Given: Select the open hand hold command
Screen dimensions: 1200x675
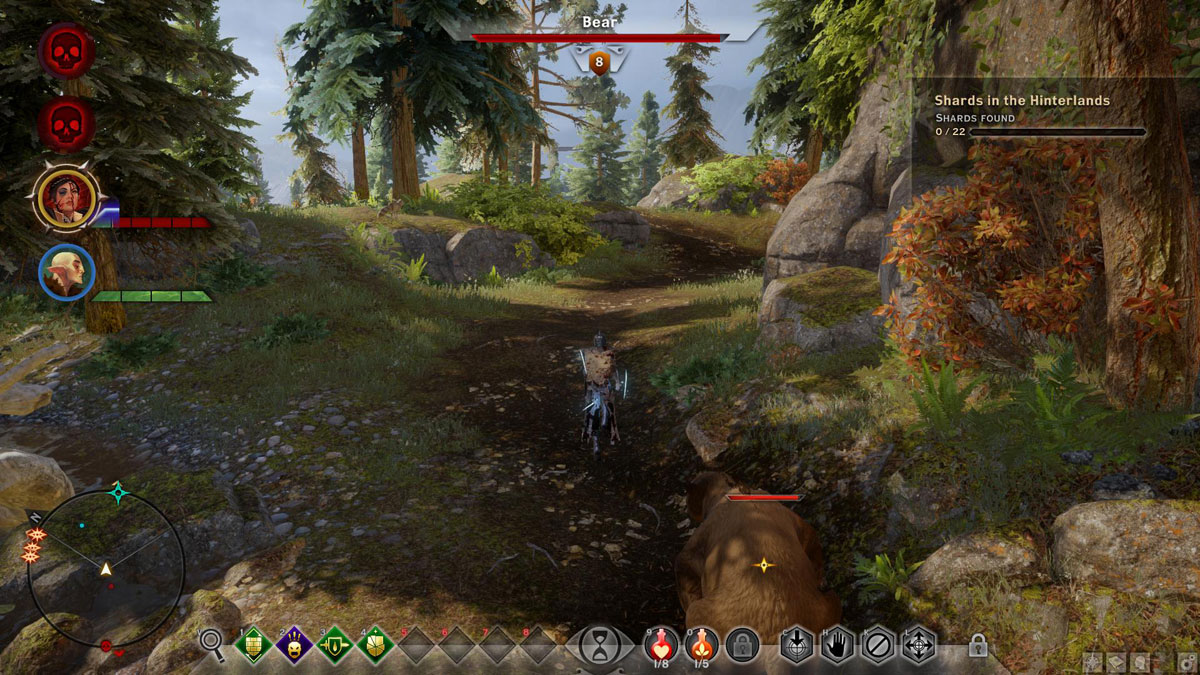Looking at the screenshot, I should coord(837,644).
